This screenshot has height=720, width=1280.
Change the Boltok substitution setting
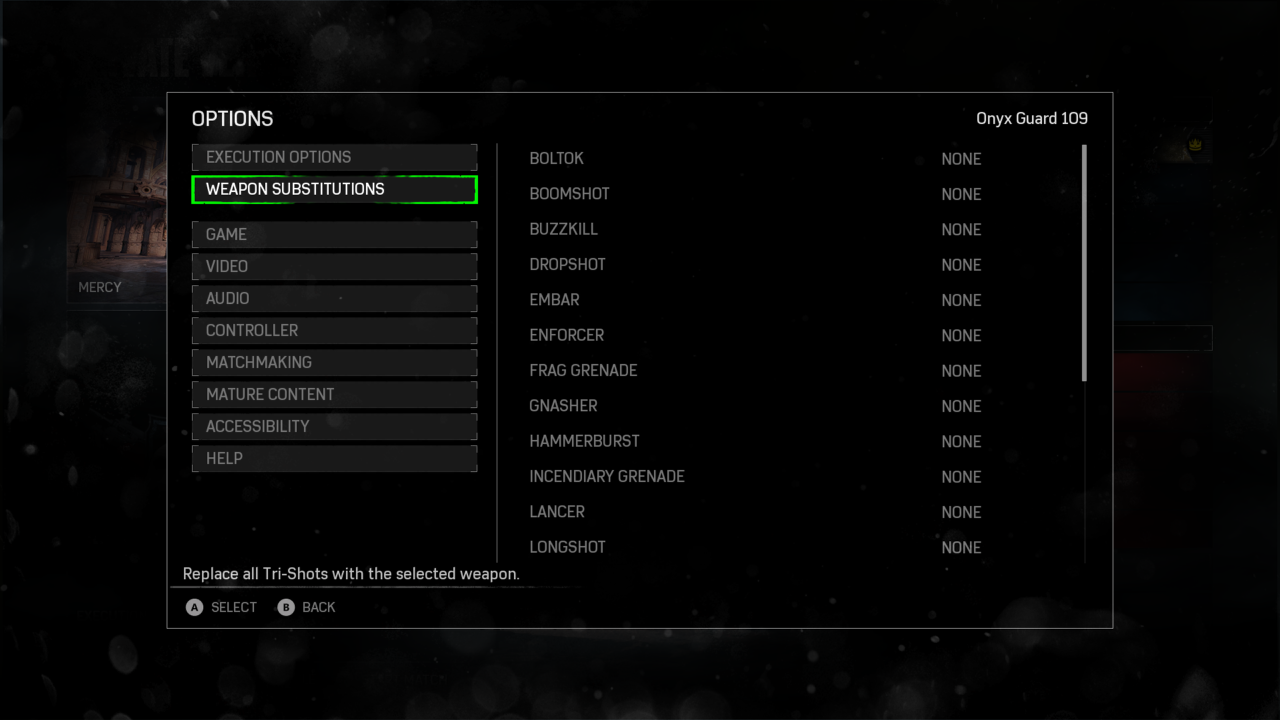(755, 159)
